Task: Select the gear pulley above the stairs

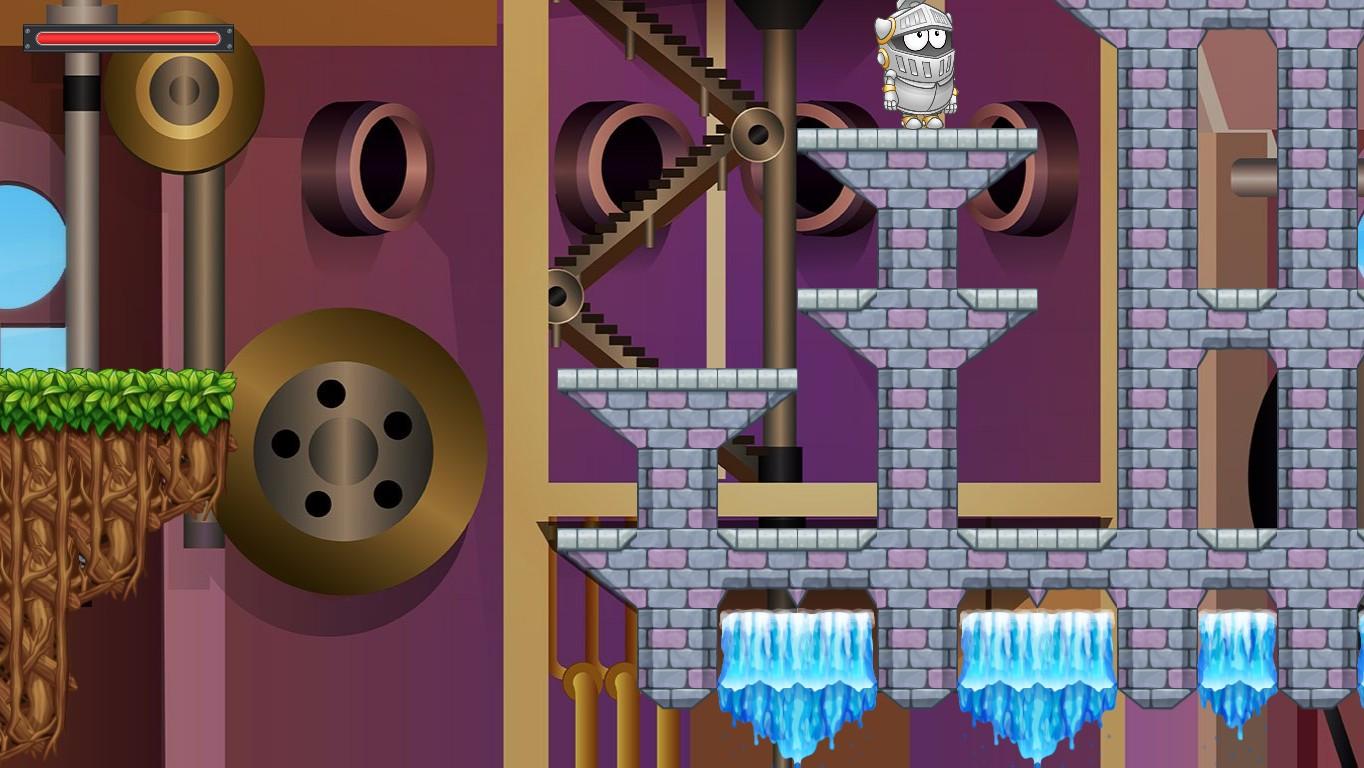Action: (x=756, y=133)
